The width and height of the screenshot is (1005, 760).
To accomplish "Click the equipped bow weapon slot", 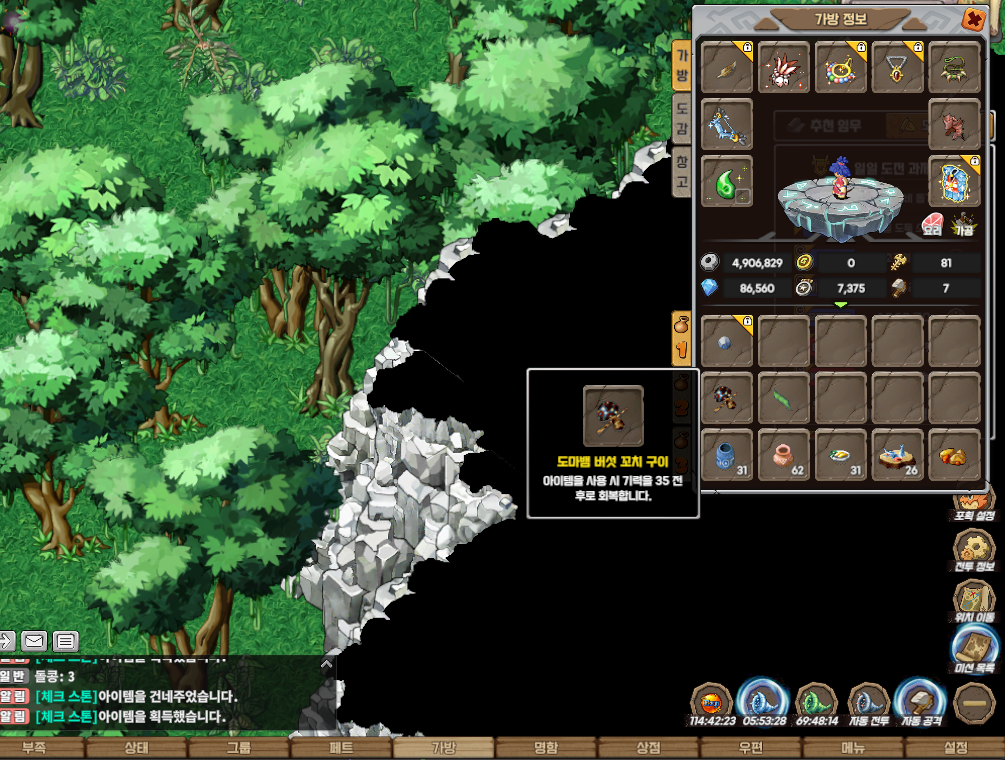I will [727, 125].
